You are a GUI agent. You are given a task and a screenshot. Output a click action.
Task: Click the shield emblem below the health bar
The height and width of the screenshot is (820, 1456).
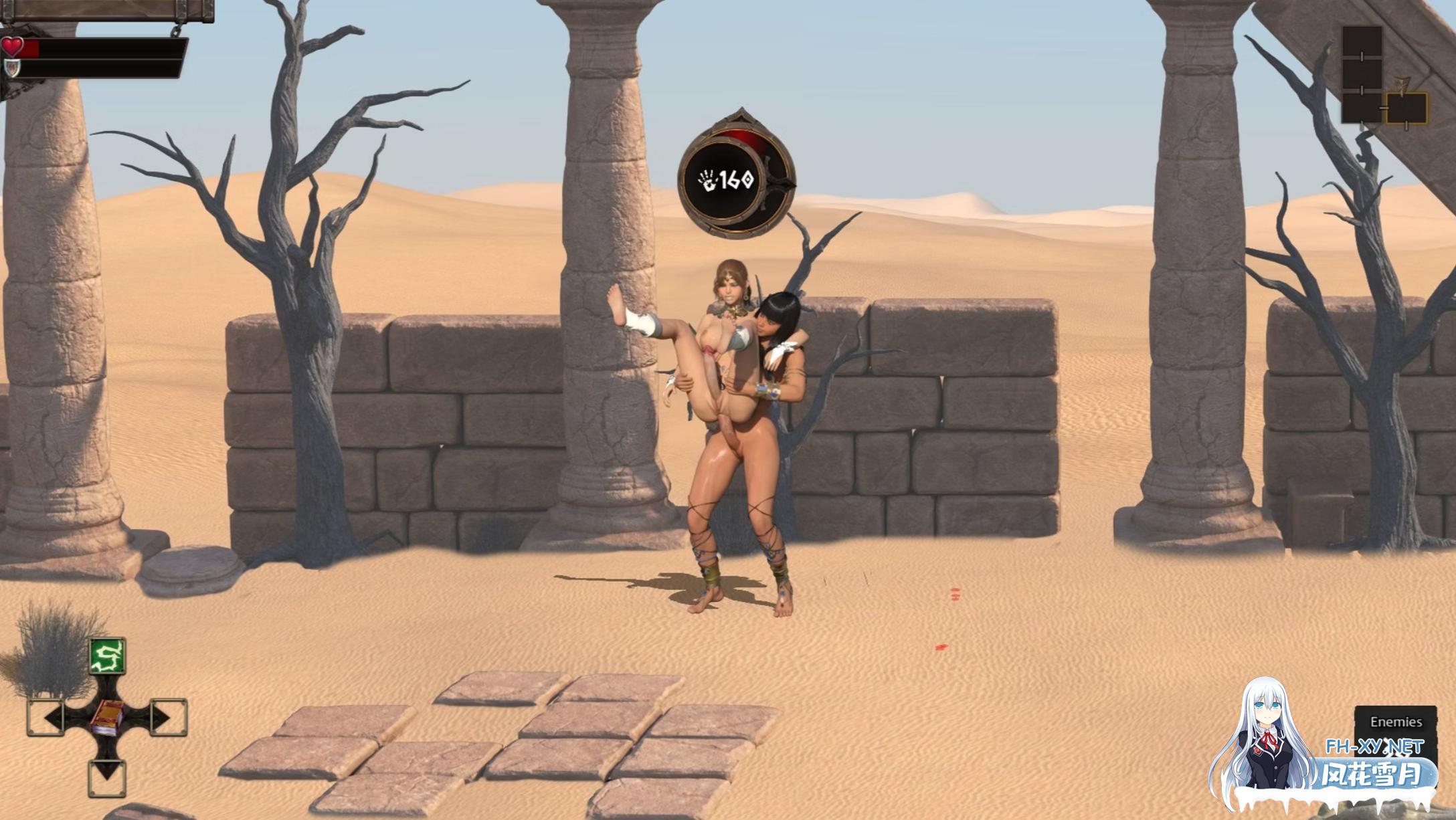[12, 69]
